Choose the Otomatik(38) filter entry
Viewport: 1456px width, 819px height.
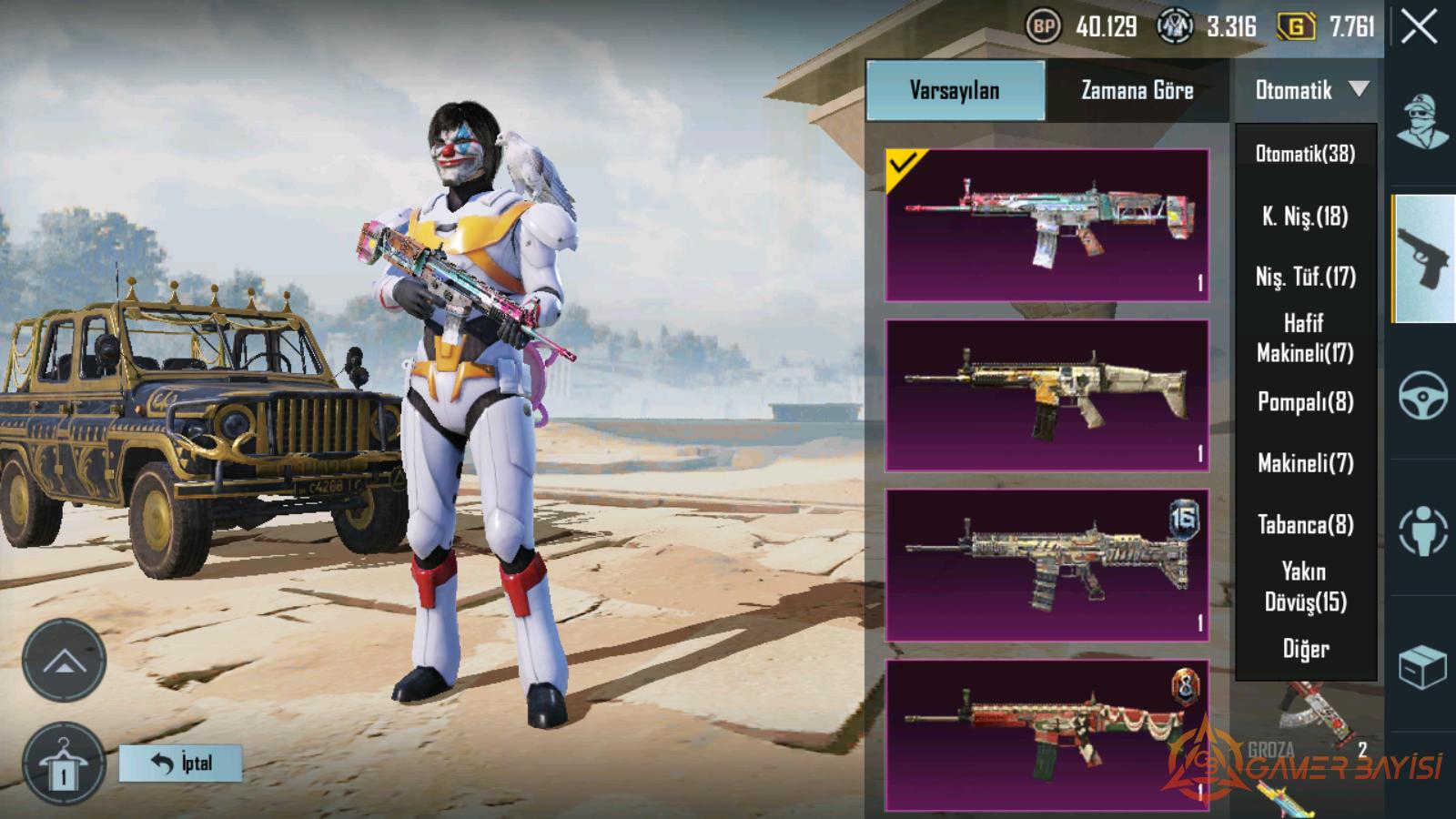1305,154
